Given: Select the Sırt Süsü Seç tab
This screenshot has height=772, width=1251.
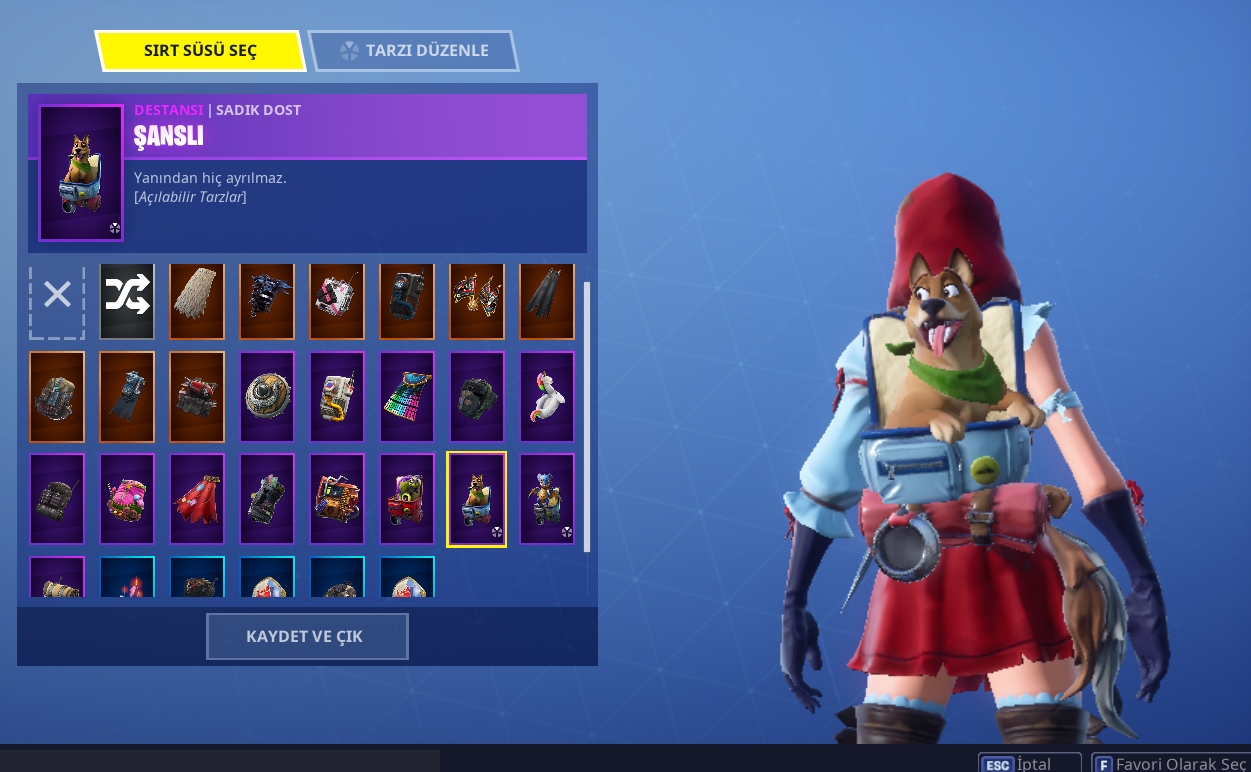Looking at the screenshot, I should coord(200,51).
